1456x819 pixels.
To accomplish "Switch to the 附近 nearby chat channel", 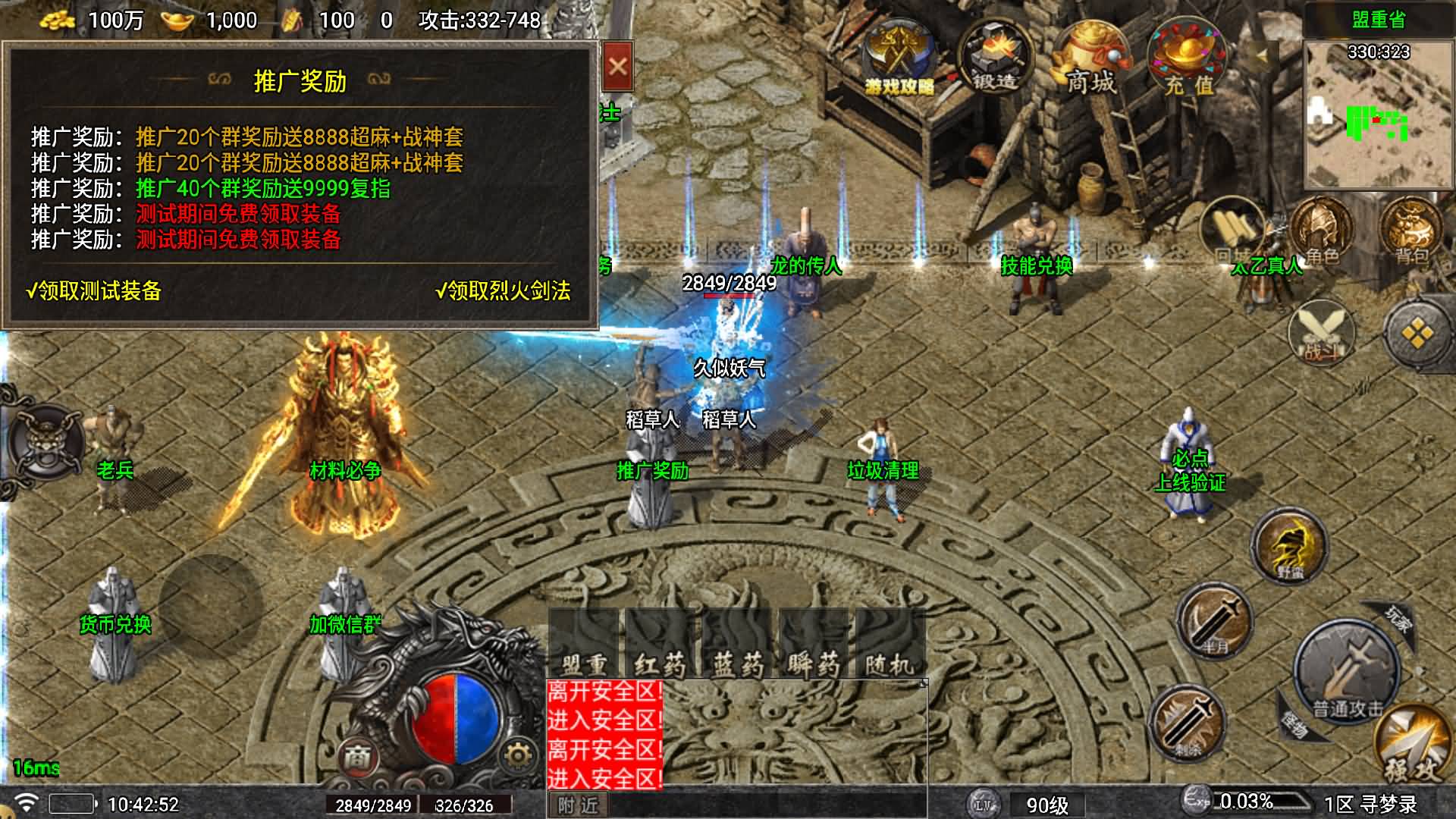I will [578, 805].
